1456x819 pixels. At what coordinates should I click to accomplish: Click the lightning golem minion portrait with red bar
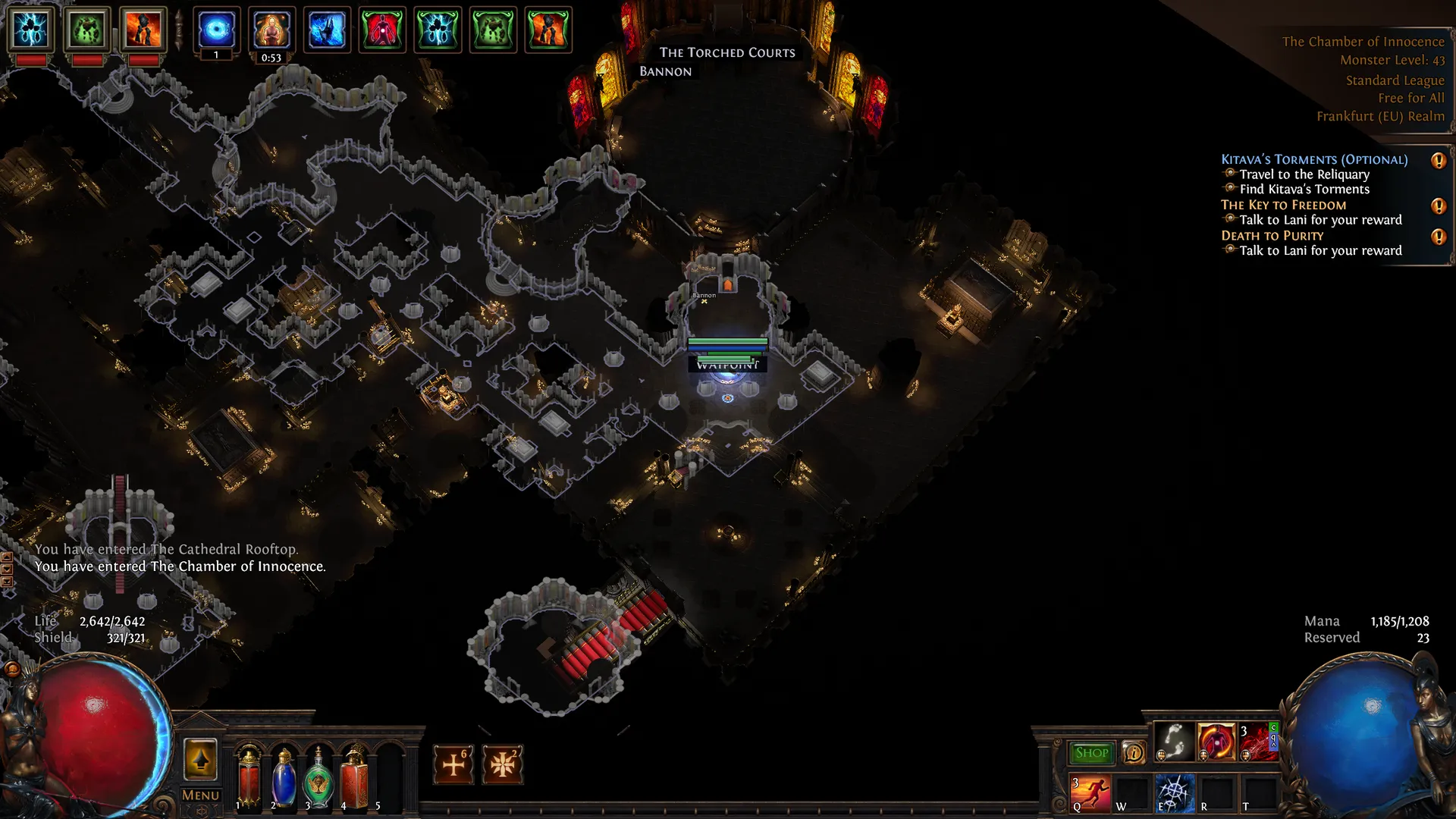coord(31,30)
